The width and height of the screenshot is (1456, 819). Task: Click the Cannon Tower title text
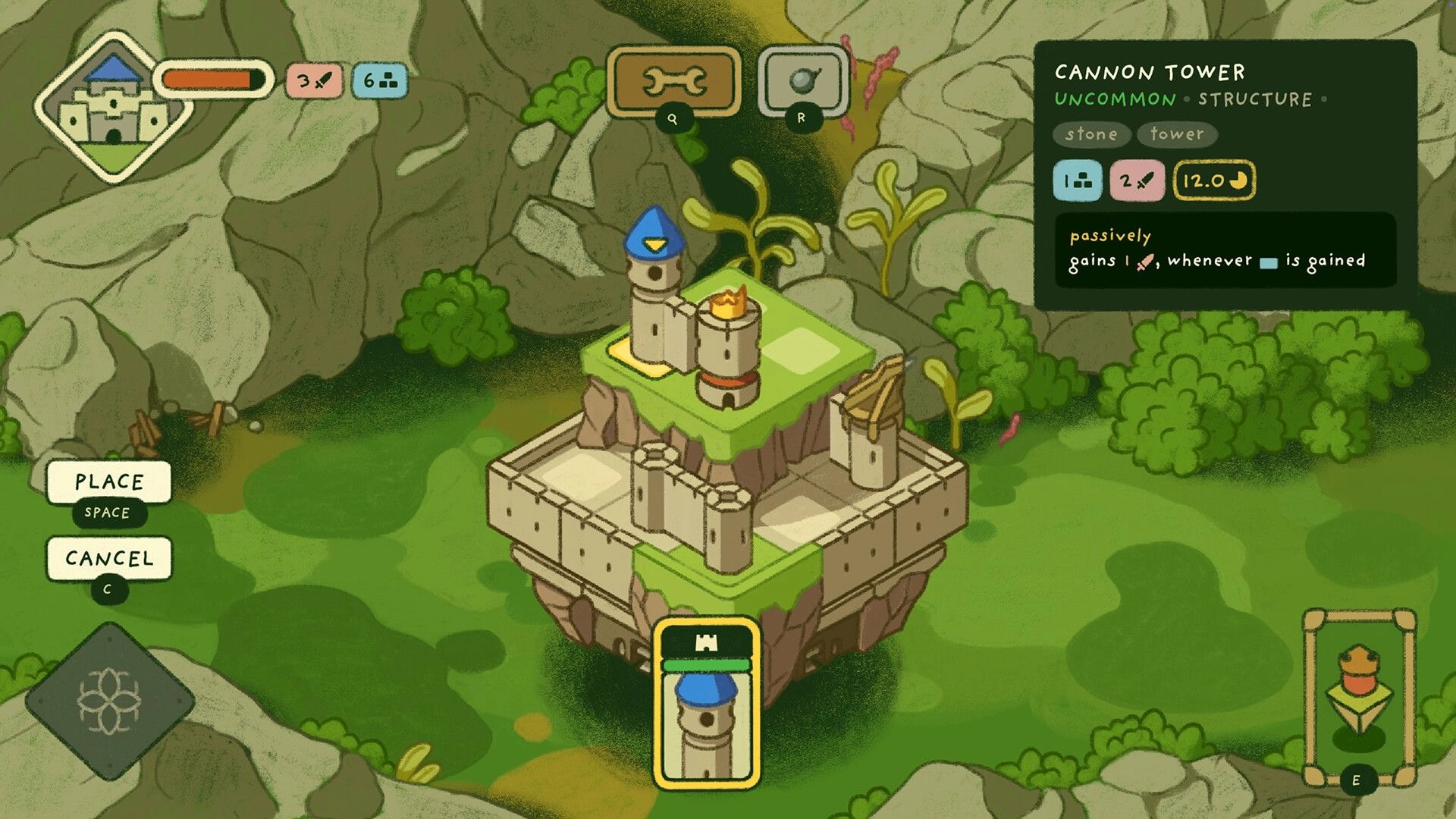click(1150, 74)
